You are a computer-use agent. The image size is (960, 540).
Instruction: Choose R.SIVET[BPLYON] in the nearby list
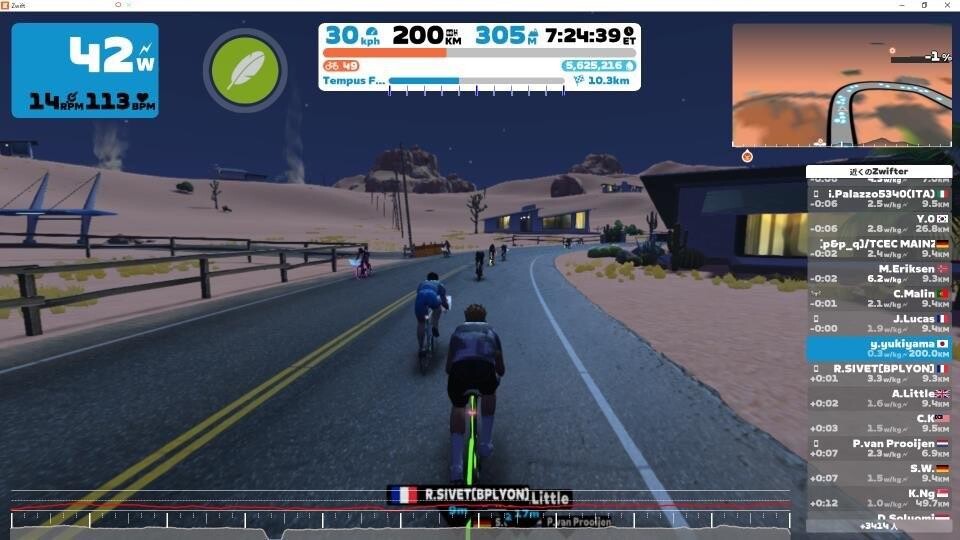[x=879, y=373]
